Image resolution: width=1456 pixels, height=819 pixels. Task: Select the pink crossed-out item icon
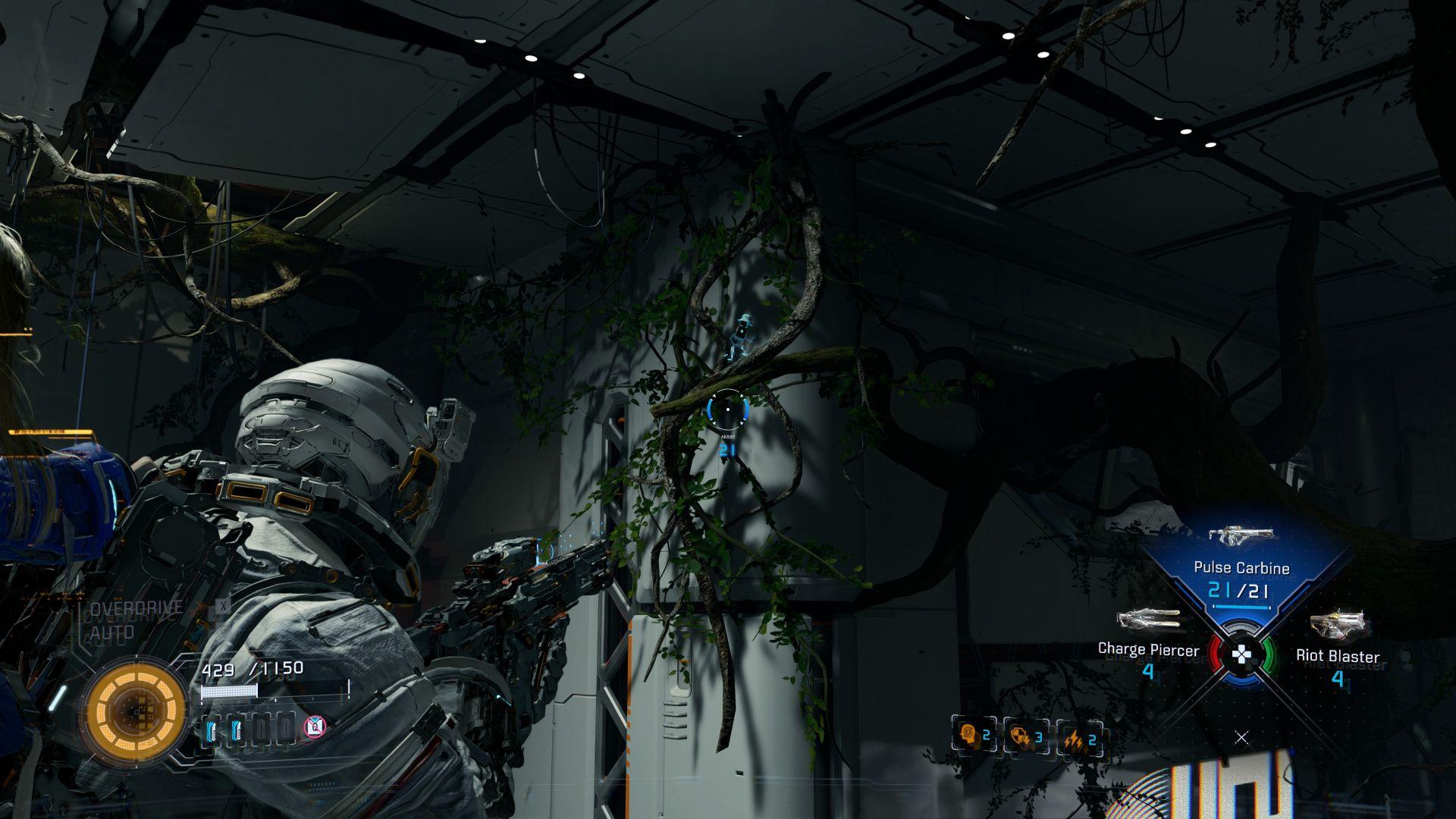pos(315,728)
